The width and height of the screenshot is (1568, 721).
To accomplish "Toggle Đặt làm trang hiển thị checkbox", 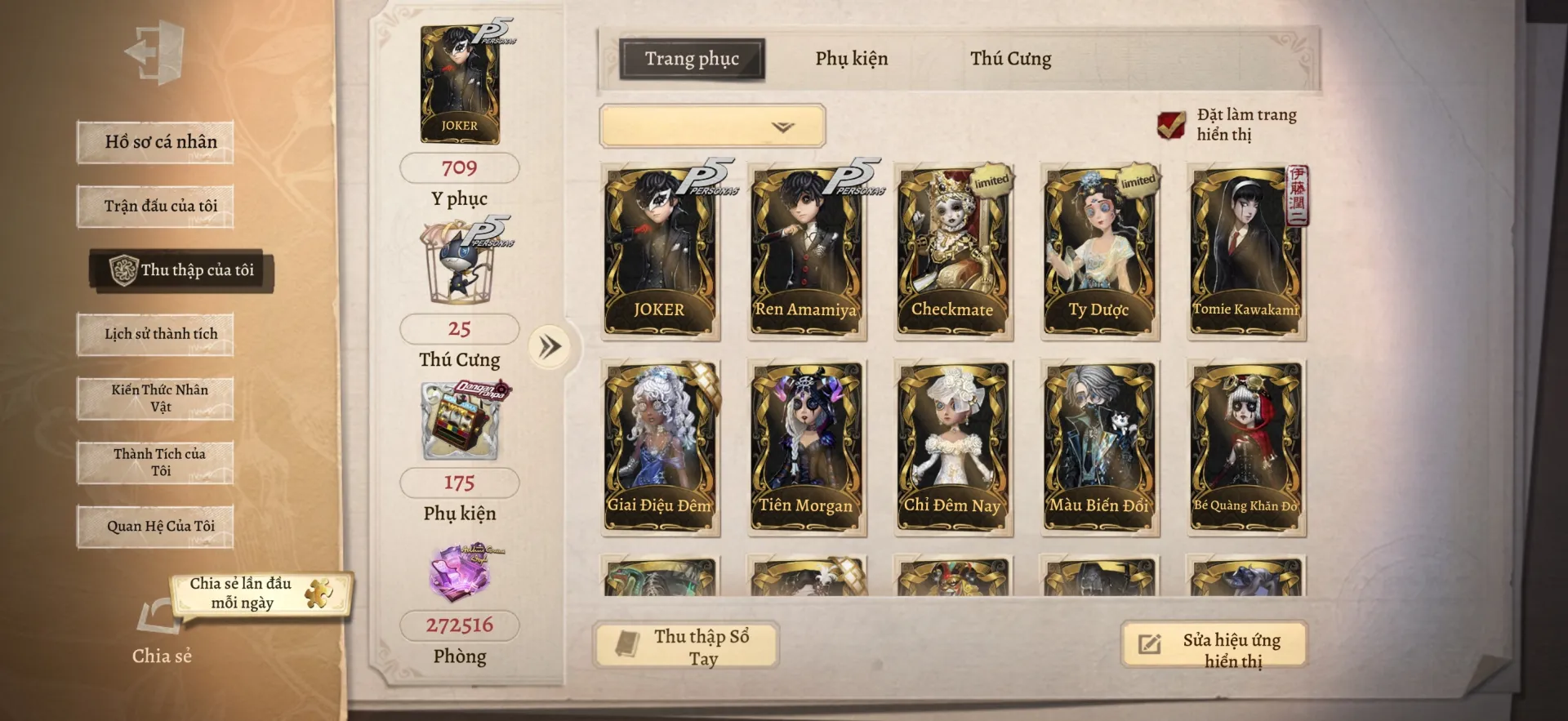I will (1171, 125).
